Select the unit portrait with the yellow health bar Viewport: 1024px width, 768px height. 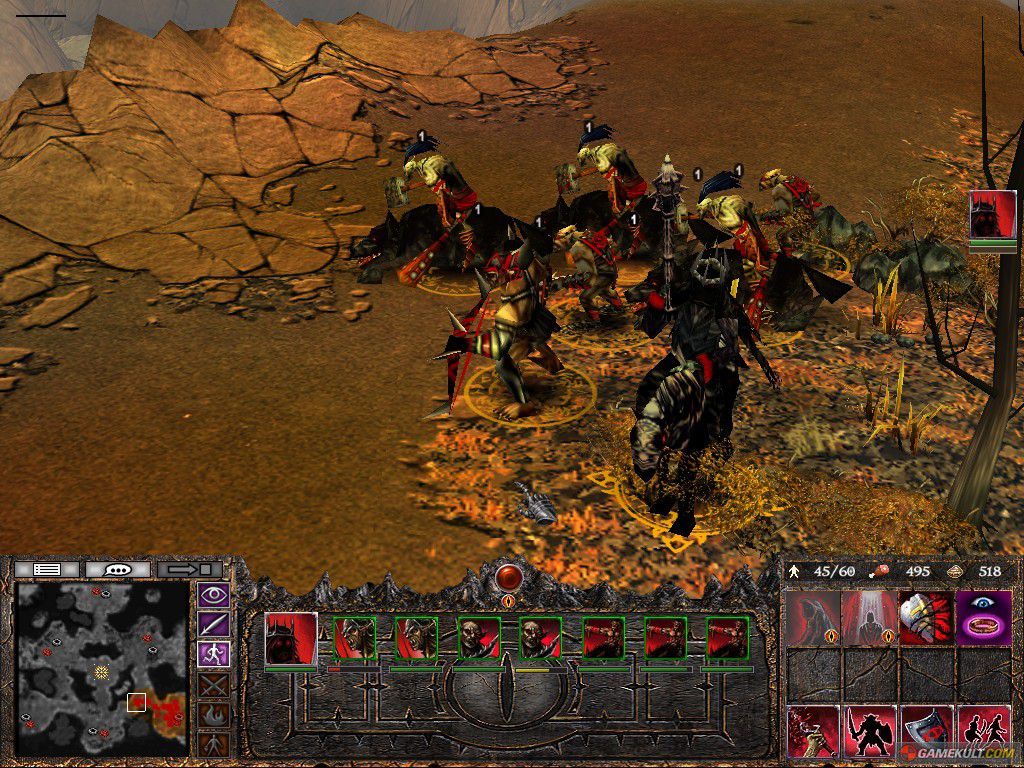[x=540, y=638]
